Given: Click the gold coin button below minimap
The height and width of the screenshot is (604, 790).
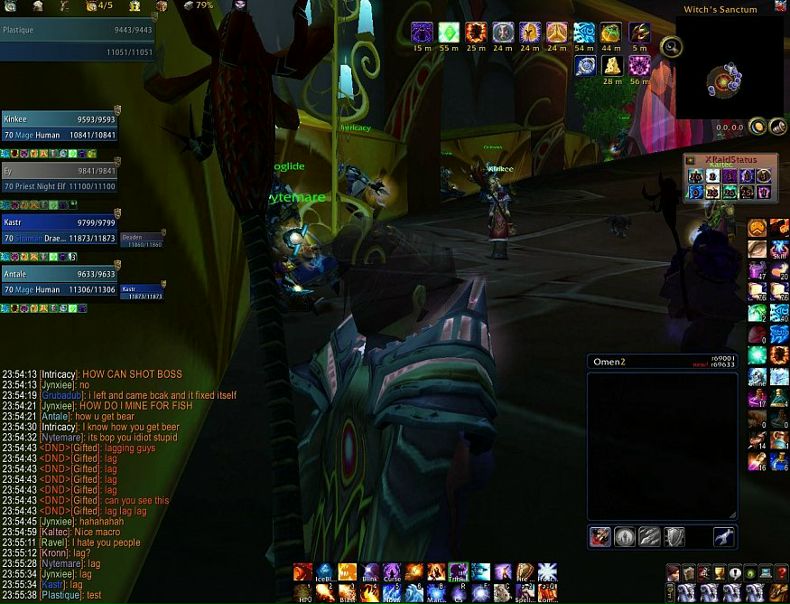Looking at the screenshot, I should 758,126.
